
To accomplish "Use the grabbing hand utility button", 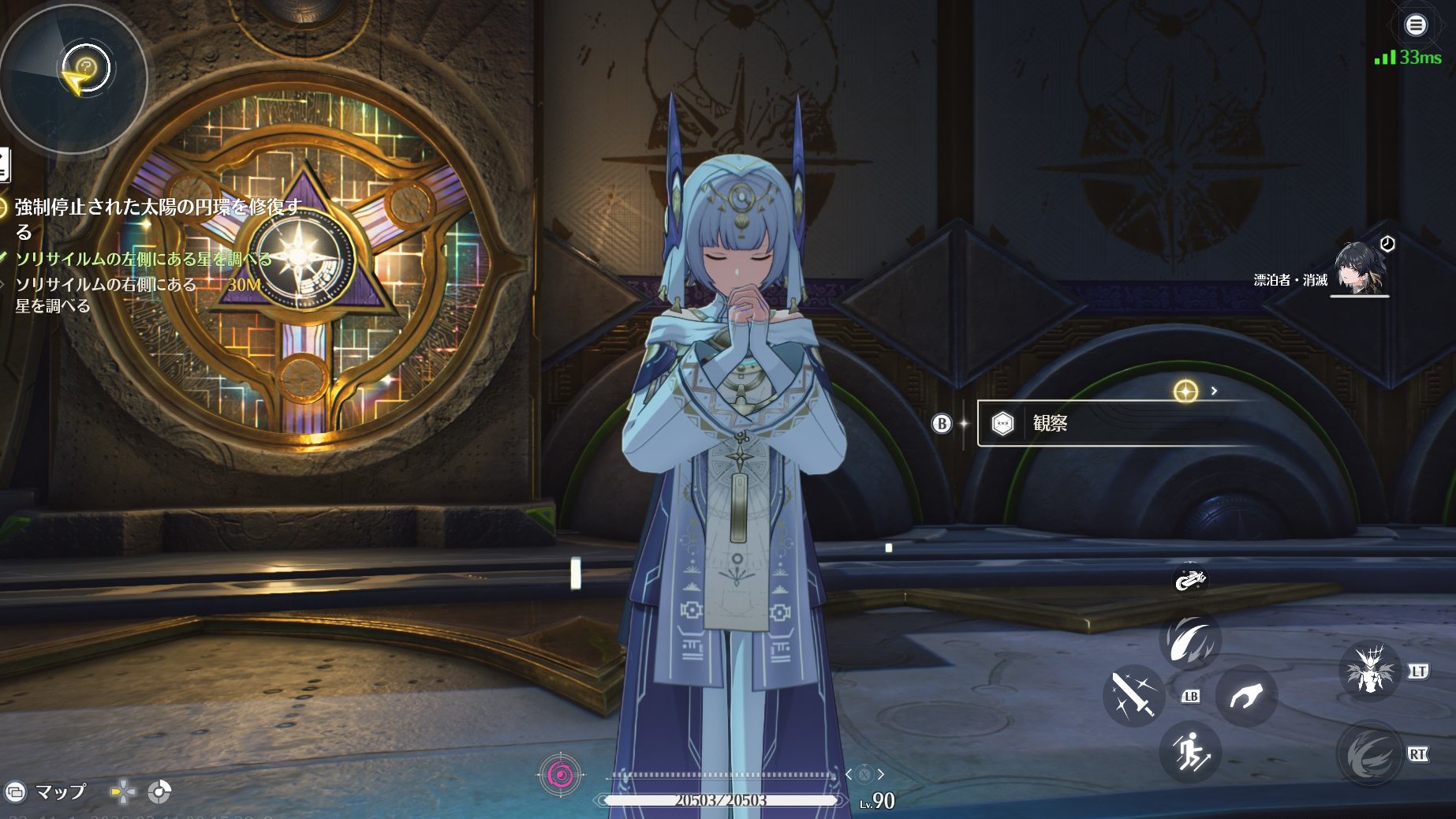I will coord(1245,695).
